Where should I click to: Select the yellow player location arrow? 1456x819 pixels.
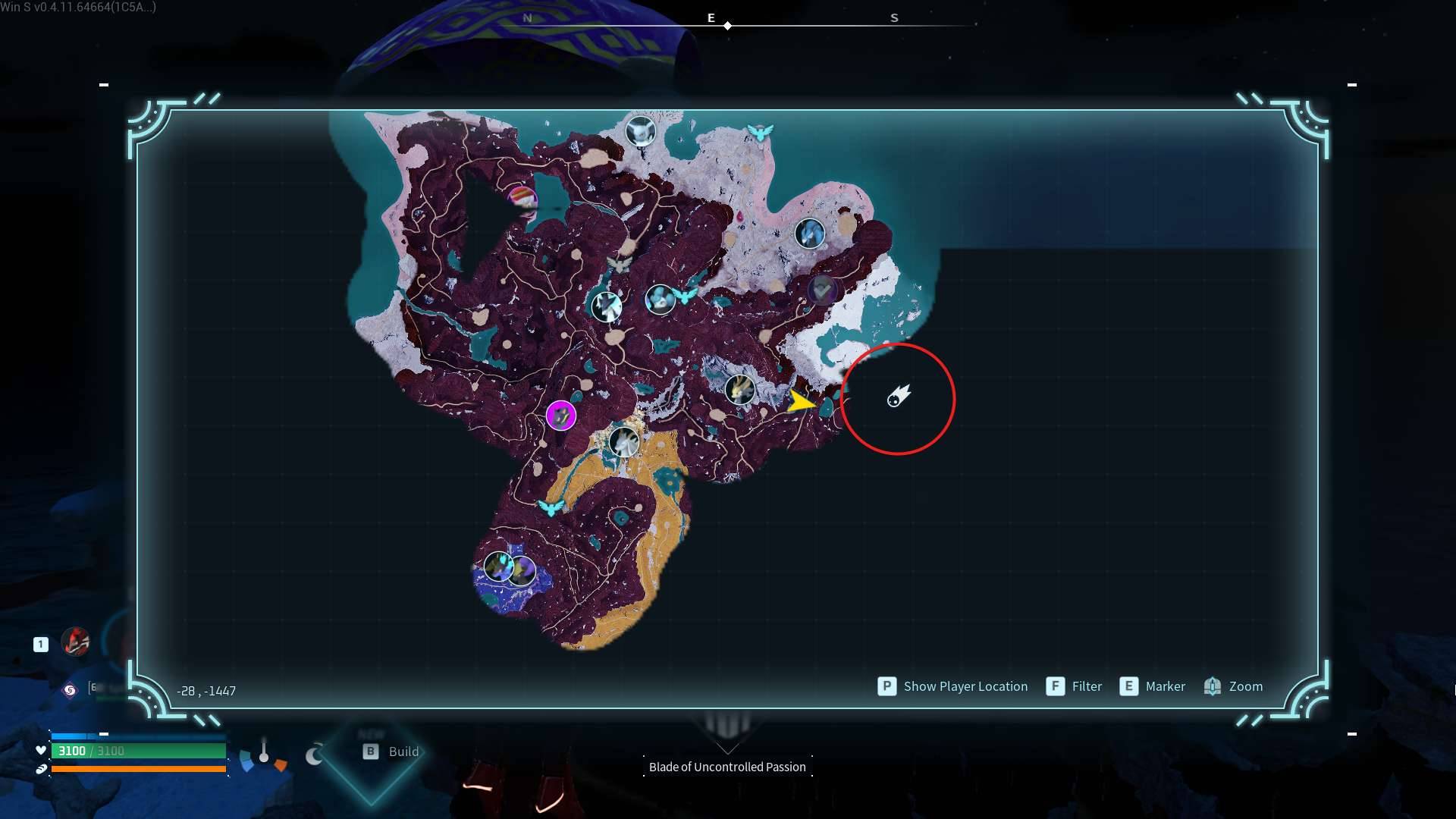click(800, 401)
